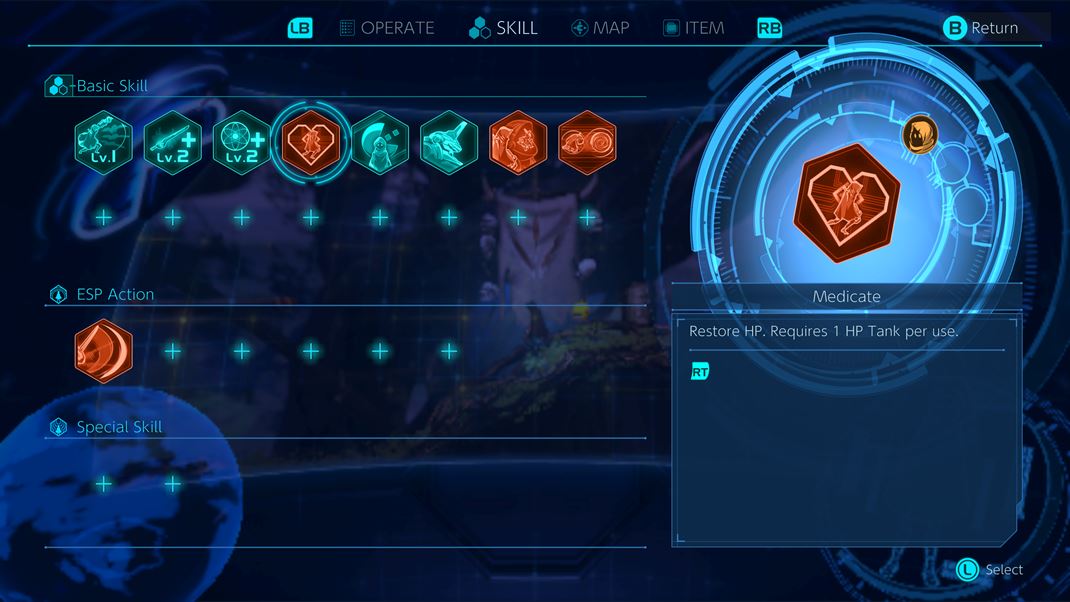Viewport: 1070px width, 602px height.
Task: Open the SKILL tab
Action: click(x=504, y=28)
